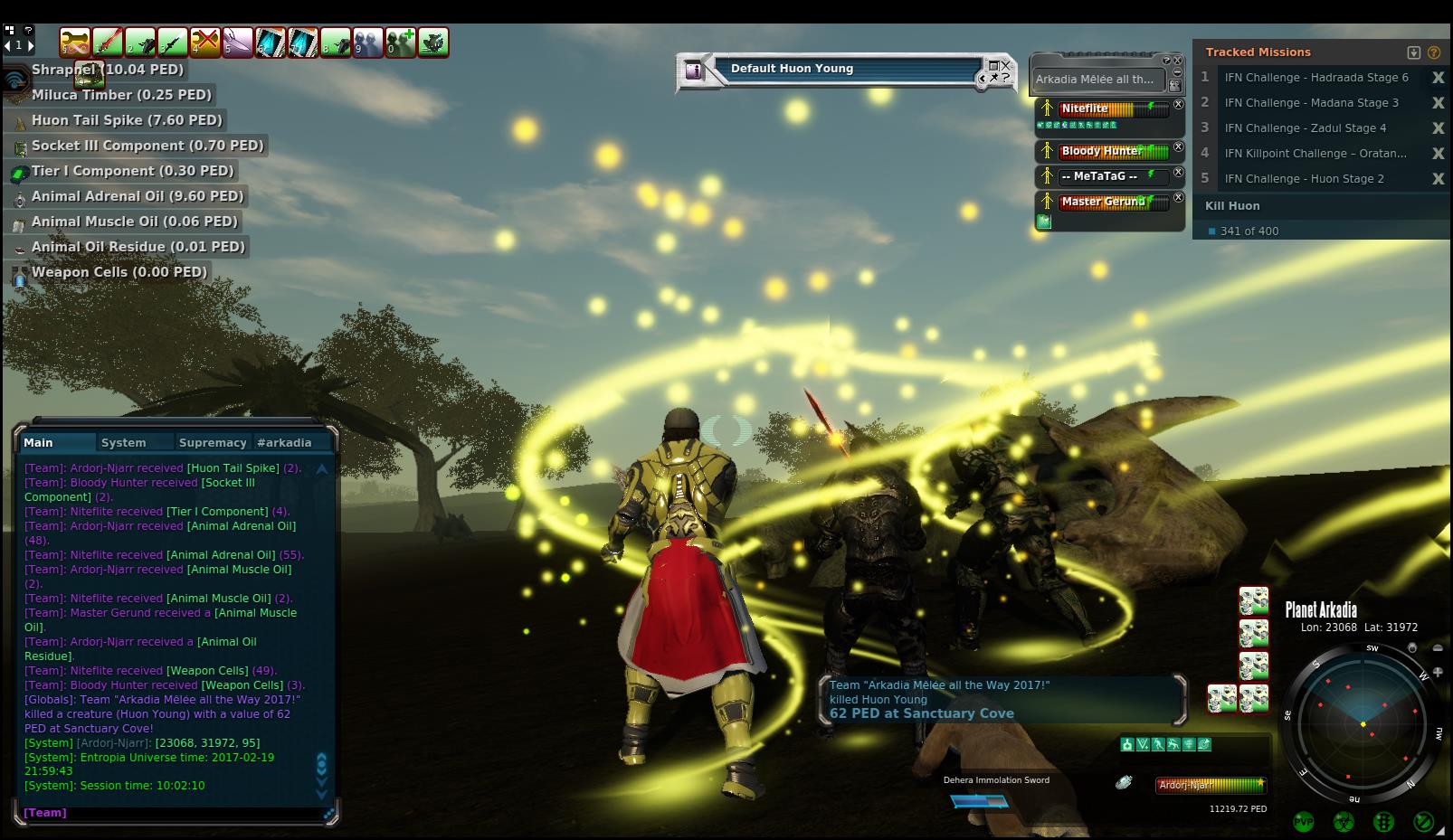Image resolution: width=1453 pixels, height=840 pixels.
Task: Select team member Niteflite
Action: [x=1086, y=109]
